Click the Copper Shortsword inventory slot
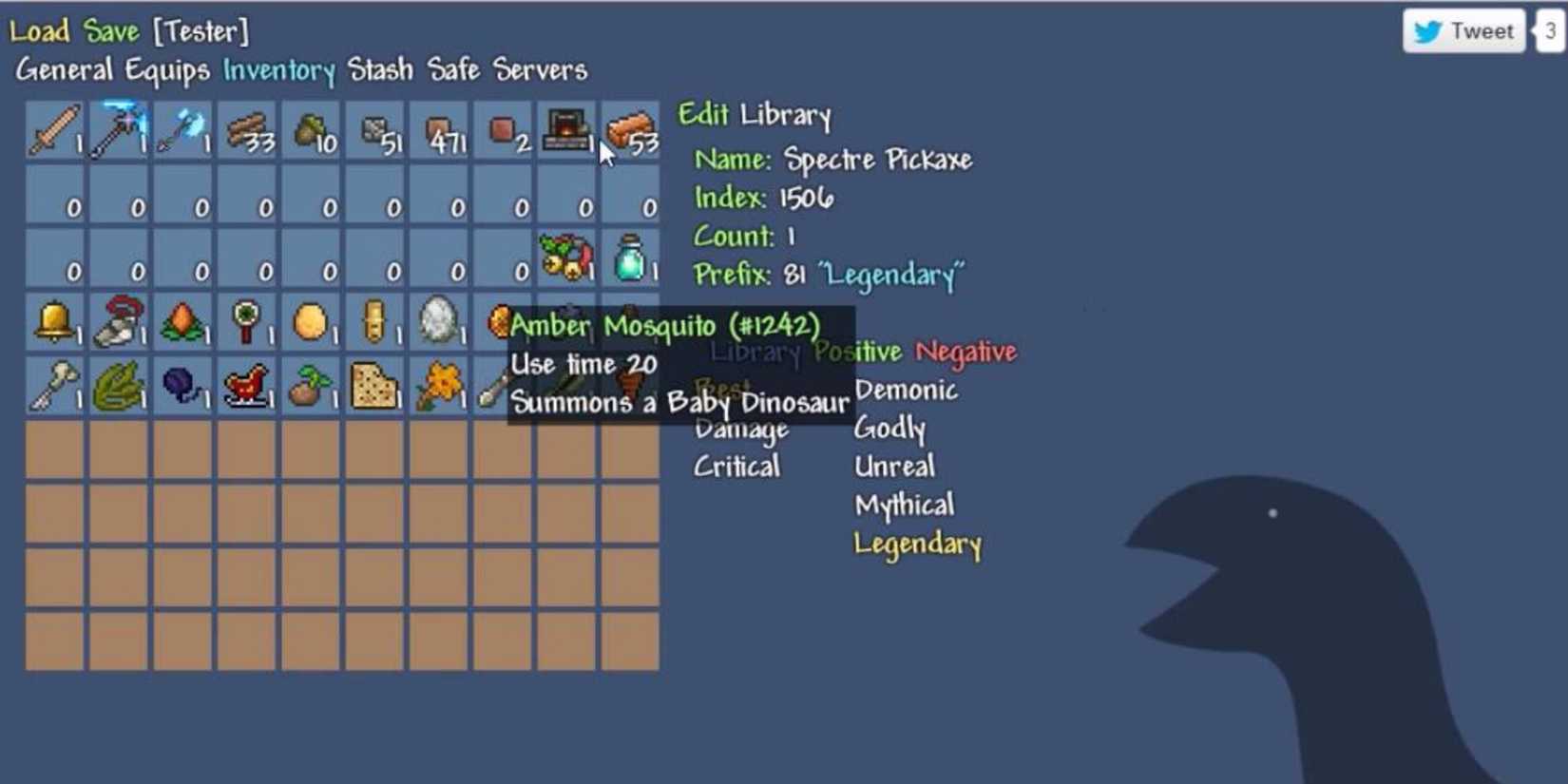The width and height of the screenshot is (1568, 784). pos(54,130)
